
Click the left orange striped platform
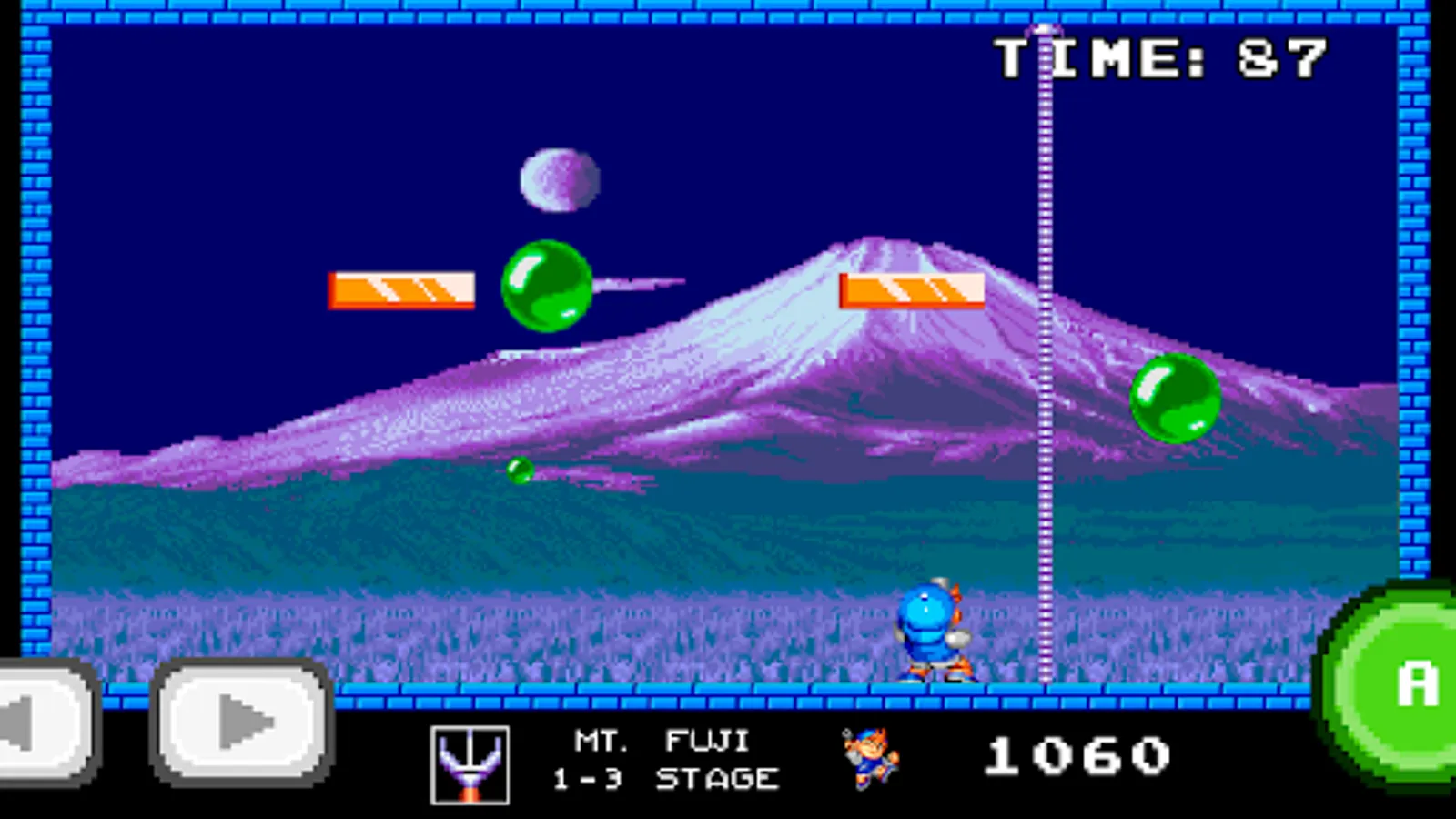click(403, 289)
